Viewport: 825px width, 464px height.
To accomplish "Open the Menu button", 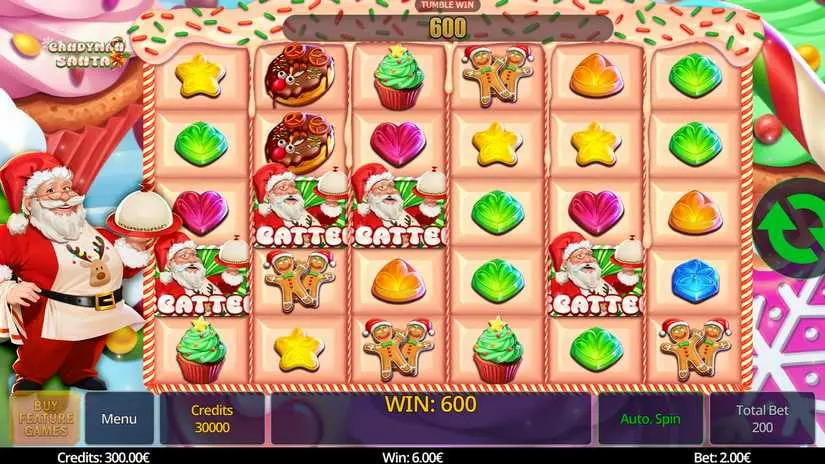I will coord(119,418).
